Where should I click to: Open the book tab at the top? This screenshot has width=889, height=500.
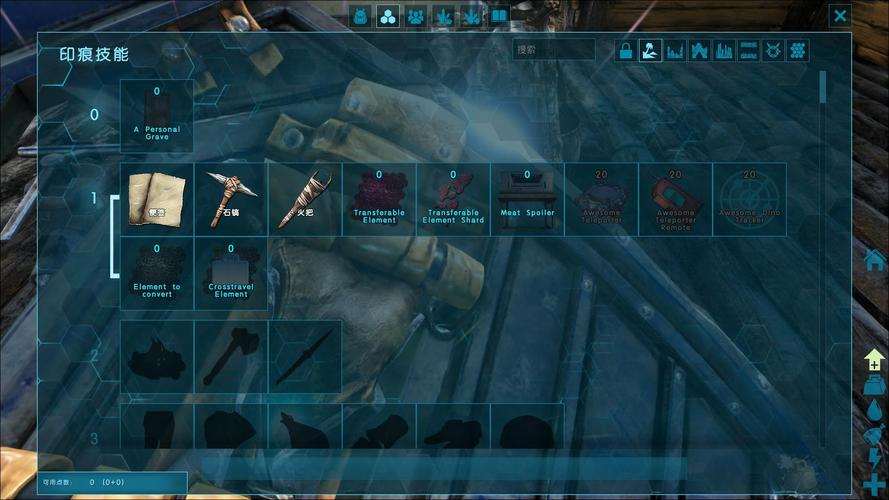click(499, 16)
